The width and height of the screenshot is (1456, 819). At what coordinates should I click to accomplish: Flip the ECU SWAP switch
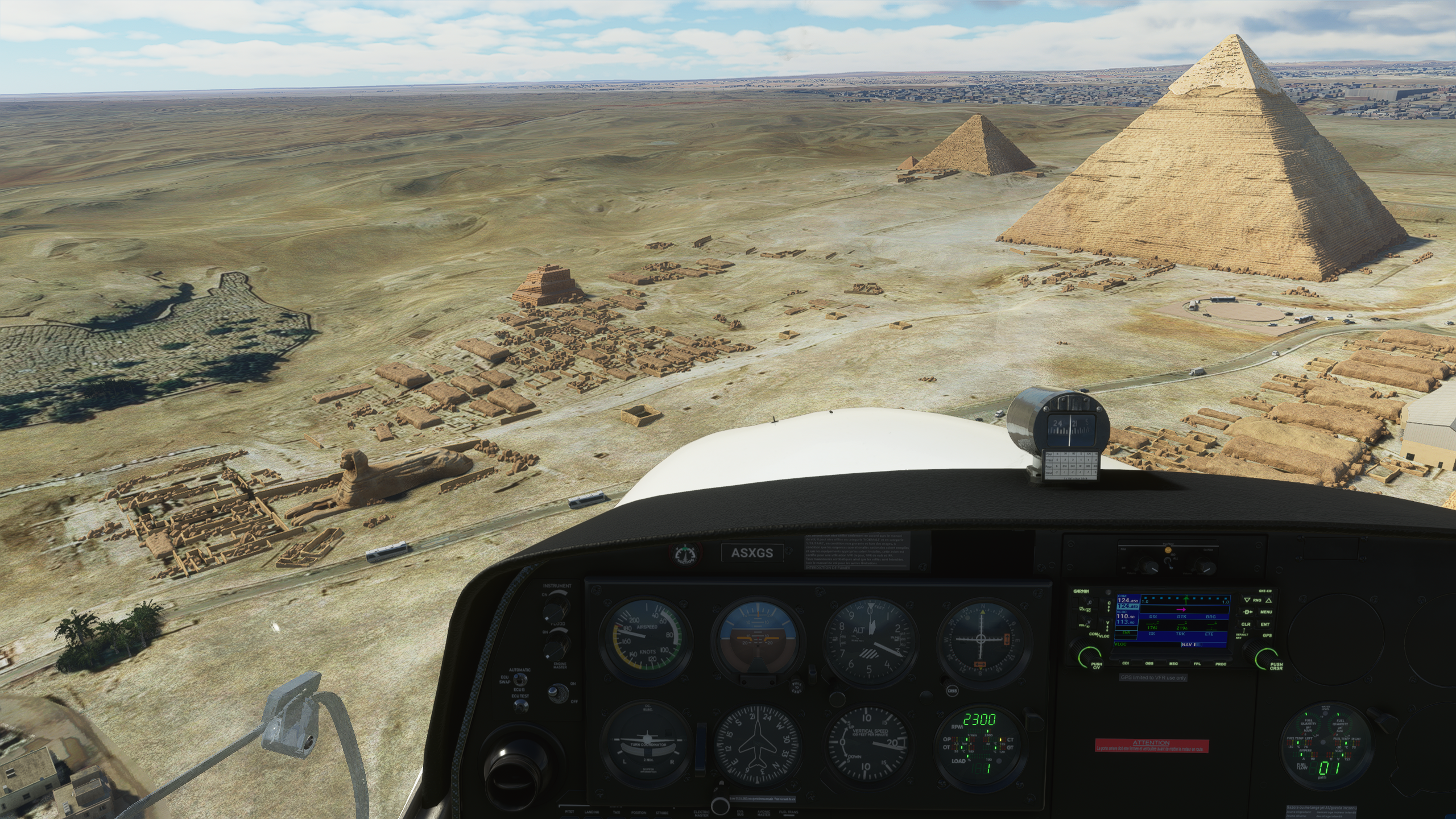(519, 680)
